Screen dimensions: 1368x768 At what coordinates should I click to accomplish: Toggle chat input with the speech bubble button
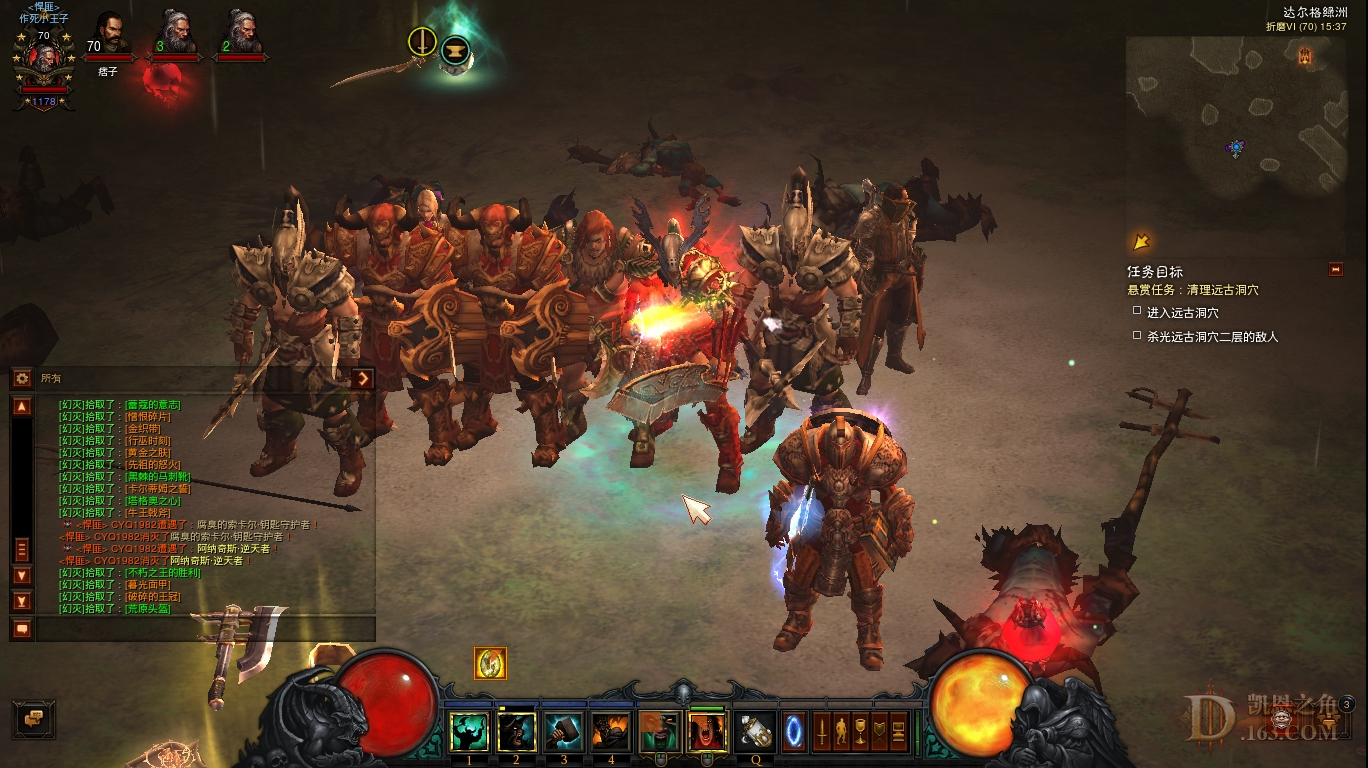(x=21, y=628)
